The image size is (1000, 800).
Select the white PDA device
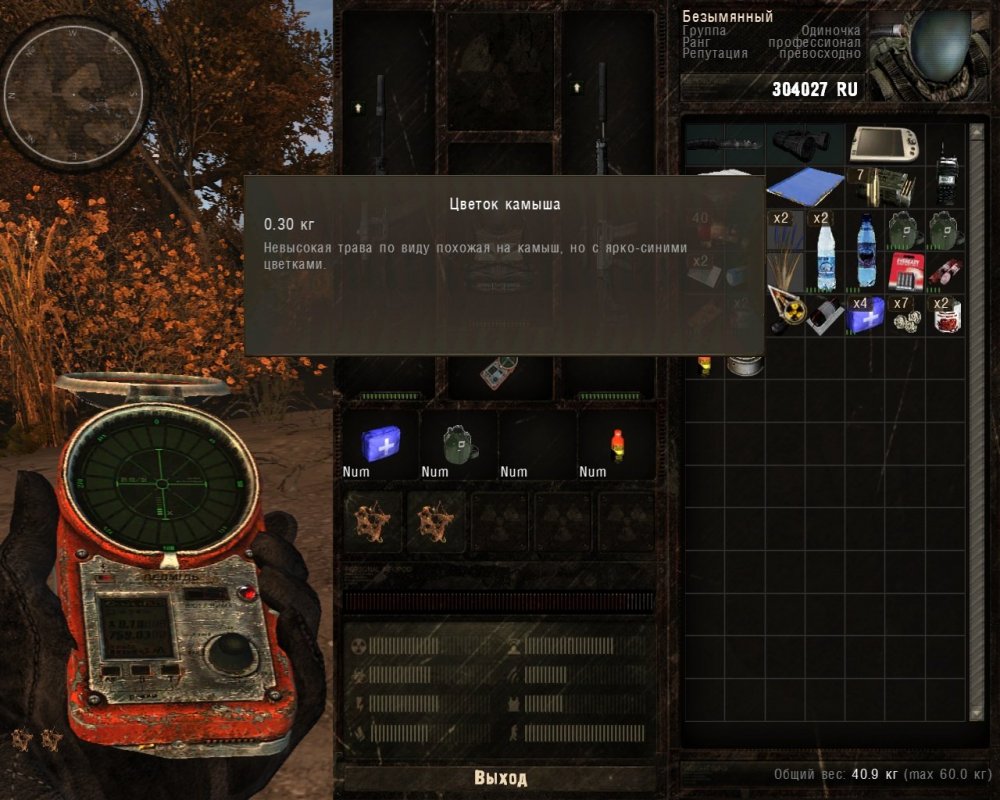[884, 144]
